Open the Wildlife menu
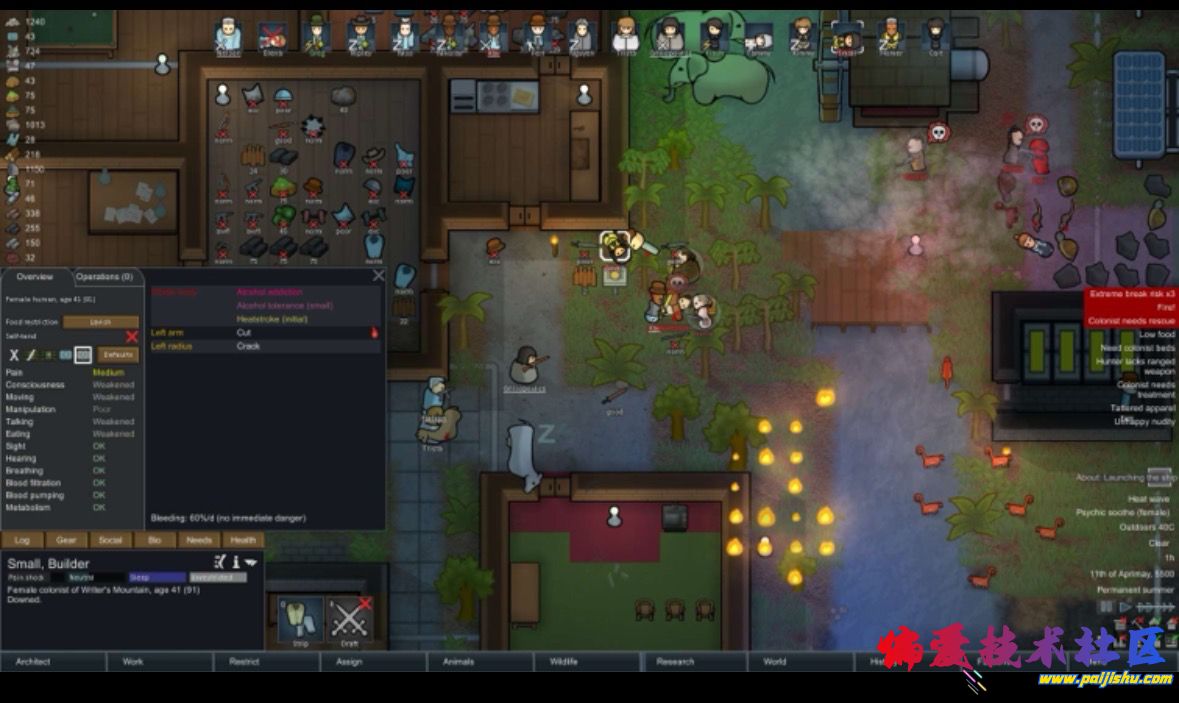This screenshot has height=703, width=1179. tap(563, 661)
